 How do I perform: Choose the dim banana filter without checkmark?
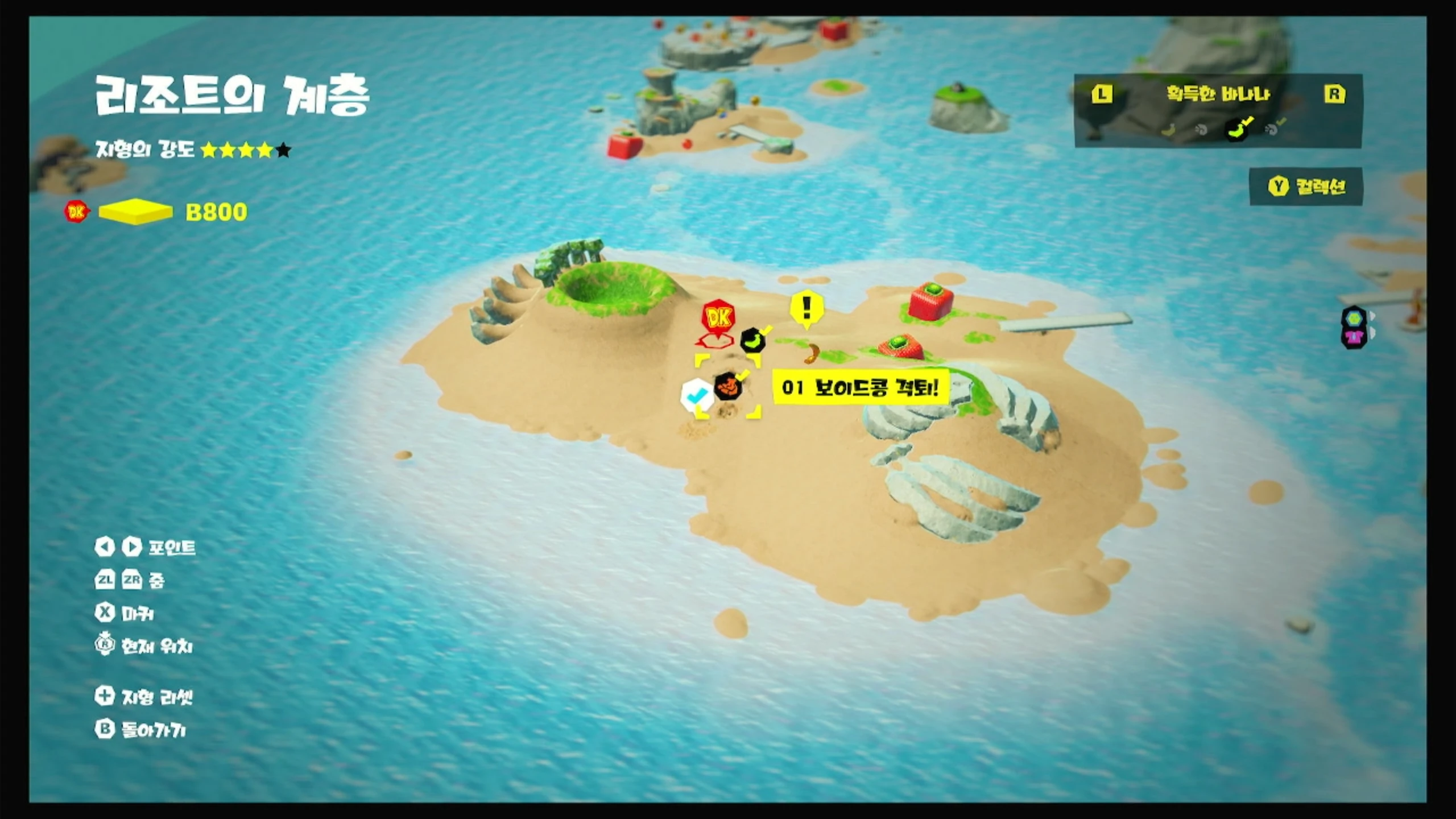(x=1169, y=130)
